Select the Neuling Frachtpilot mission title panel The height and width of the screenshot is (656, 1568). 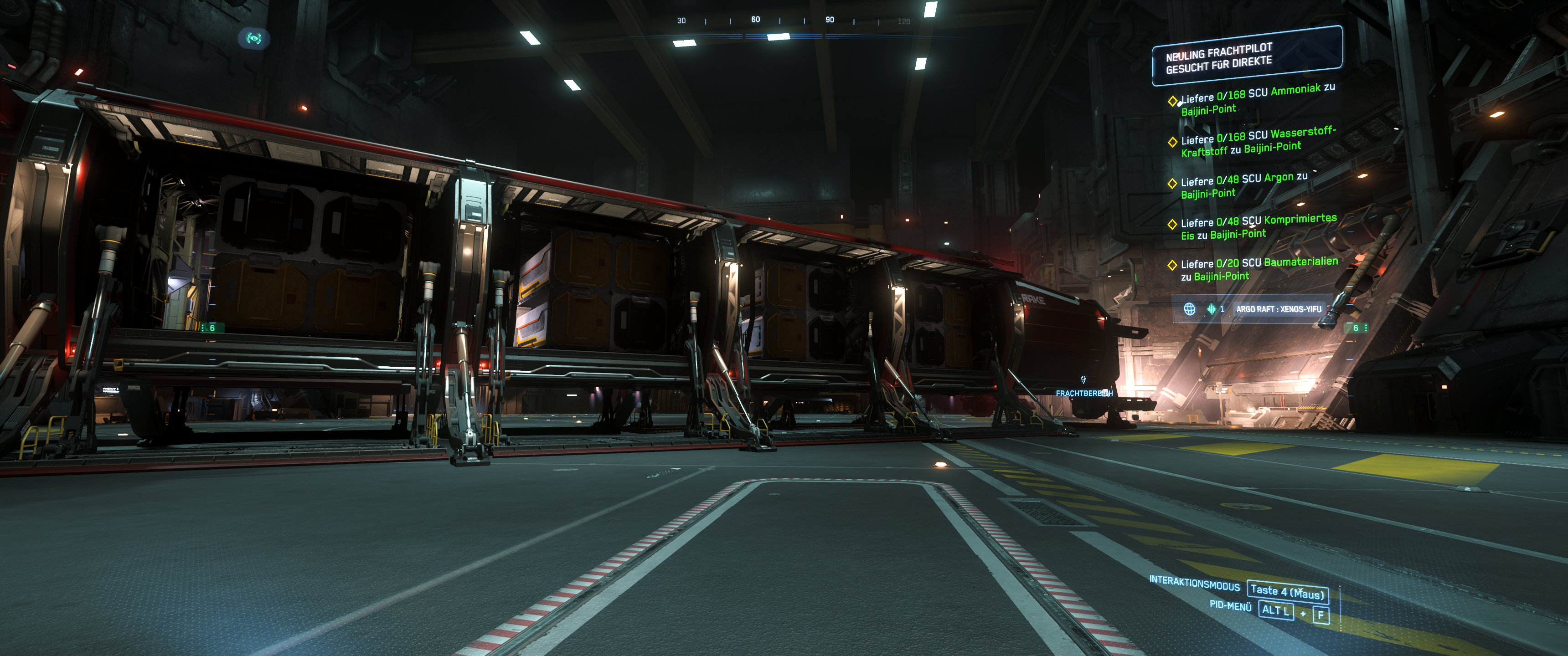click(1246, 56)
